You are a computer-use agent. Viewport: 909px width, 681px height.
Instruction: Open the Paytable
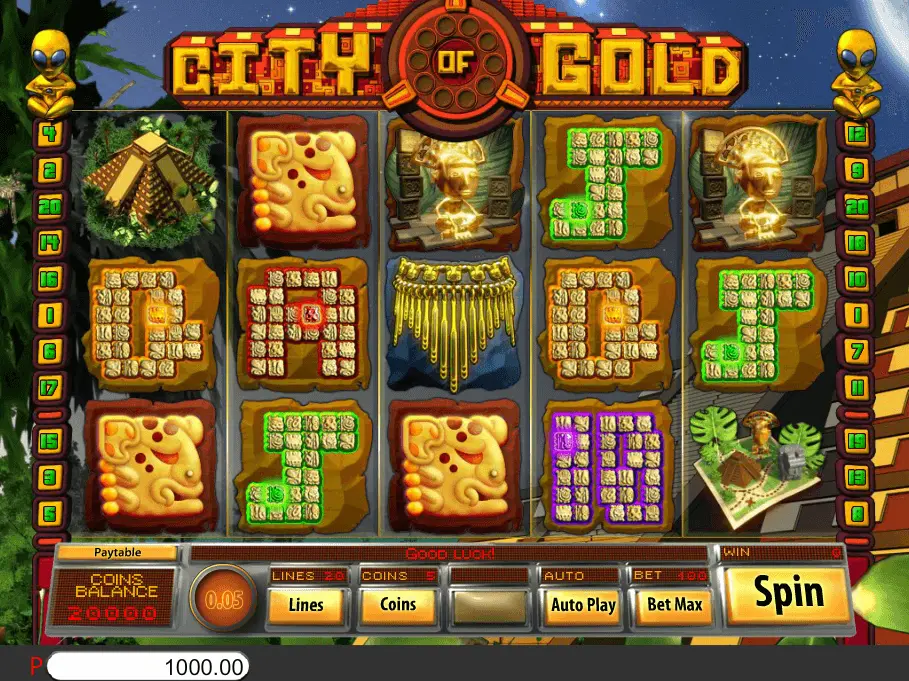pos(117,552)
